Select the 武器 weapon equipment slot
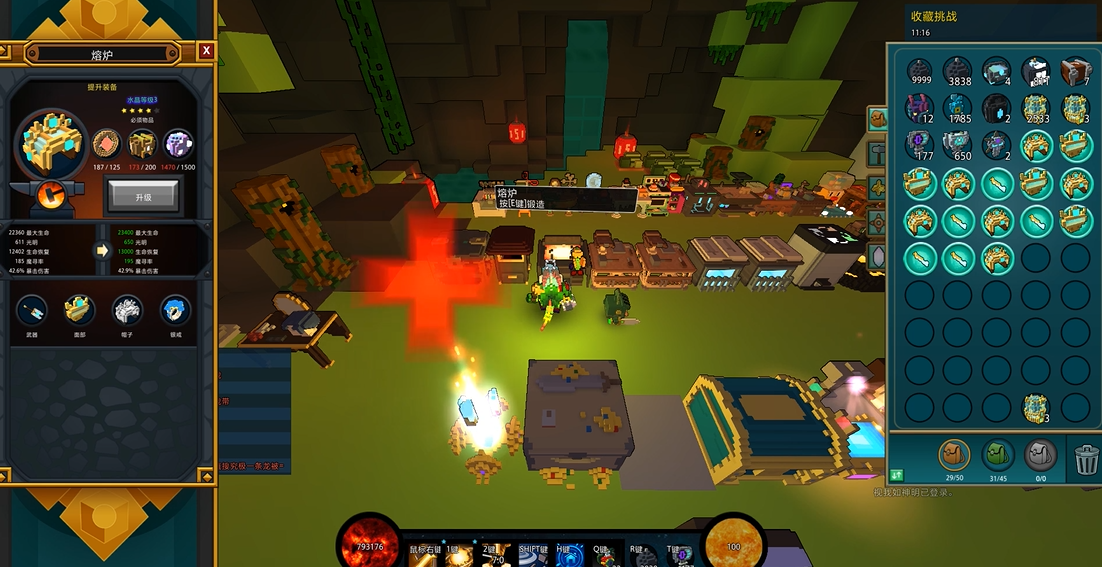This screenshot has height=567, width=1102. pyautogui.click(x=32, y=310)
